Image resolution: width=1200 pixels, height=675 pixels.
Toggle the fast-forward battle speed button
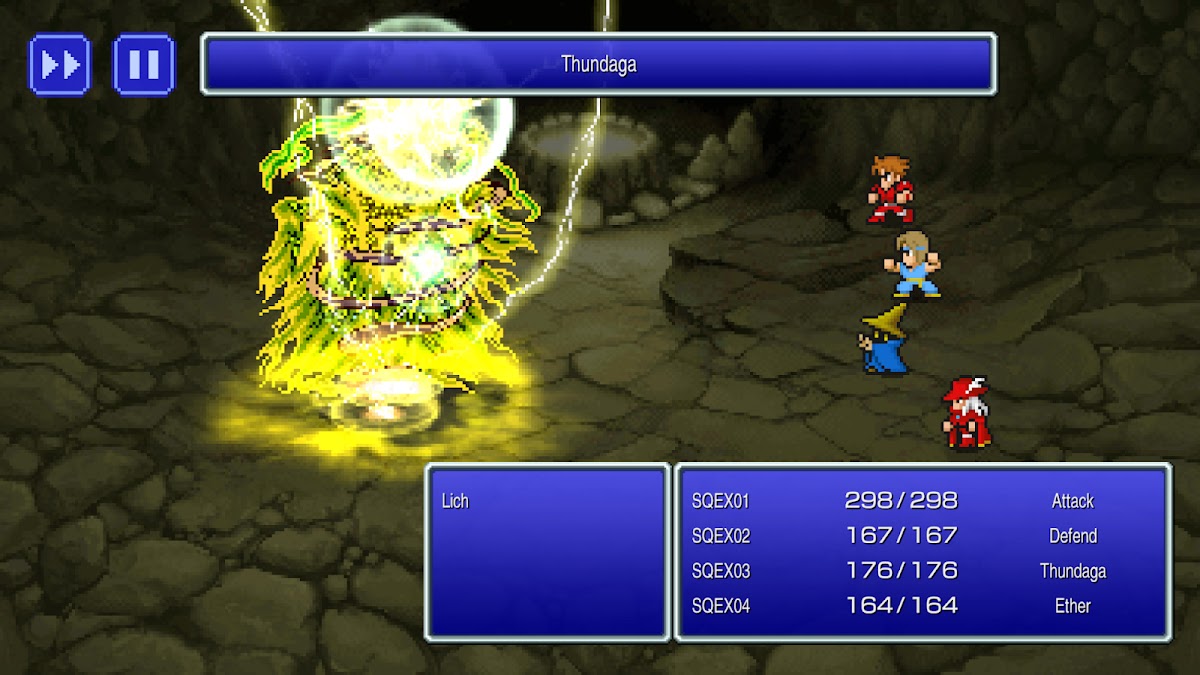(x=60, y=65)
